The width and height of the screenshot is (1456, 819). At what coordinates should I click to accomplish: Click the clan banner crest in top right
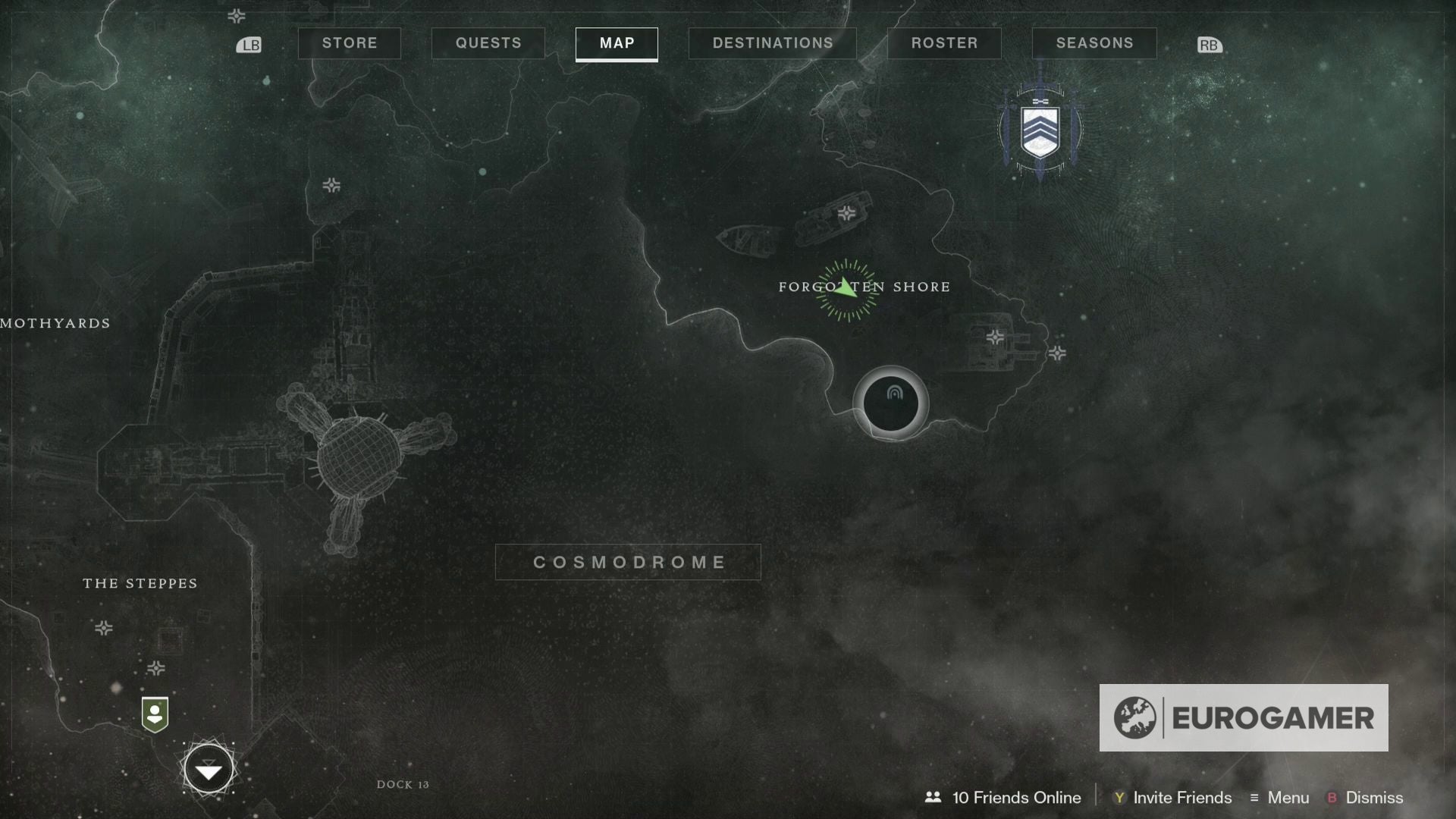[1040, 130]
